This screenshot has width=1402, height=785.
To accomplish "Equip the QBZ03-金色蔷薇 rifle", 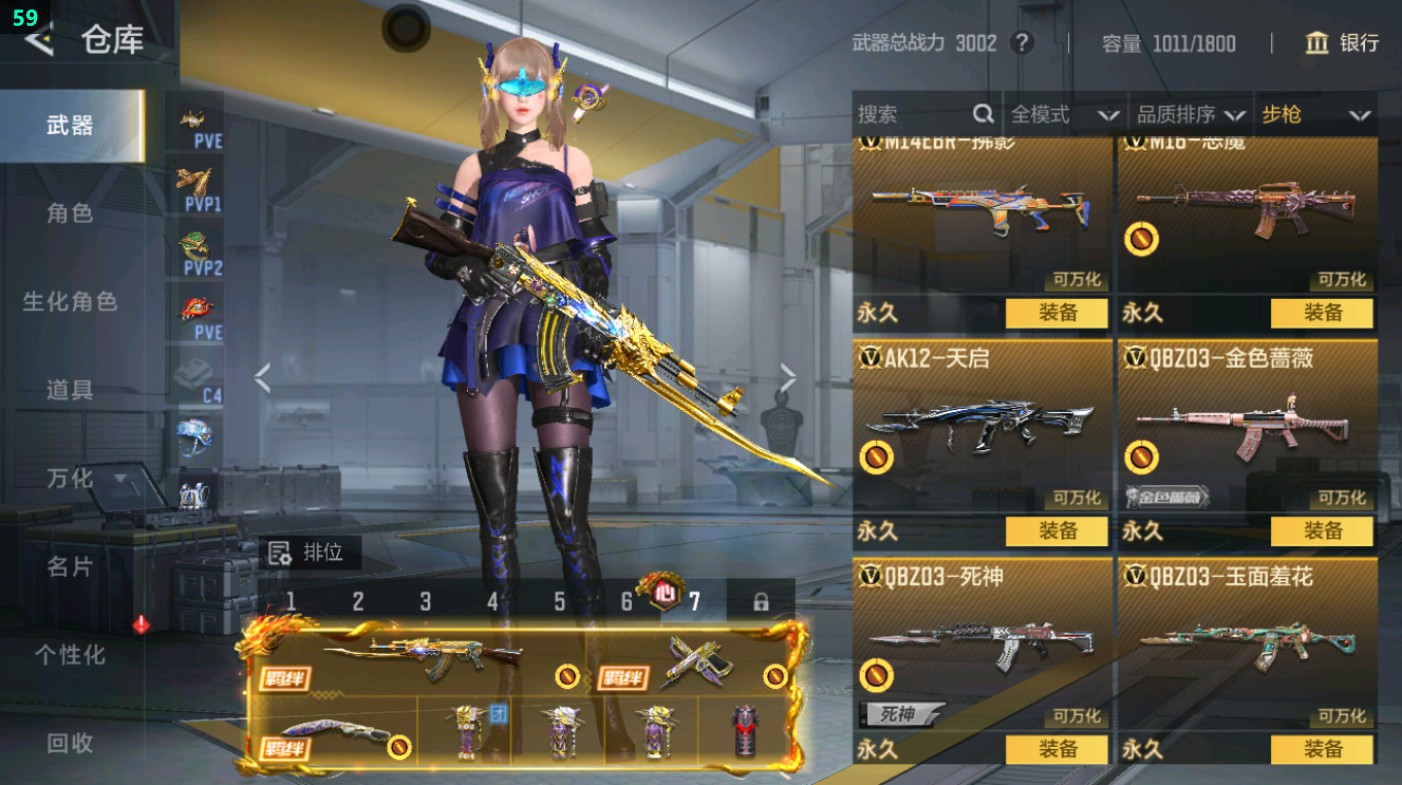I will coord(1322,531).
